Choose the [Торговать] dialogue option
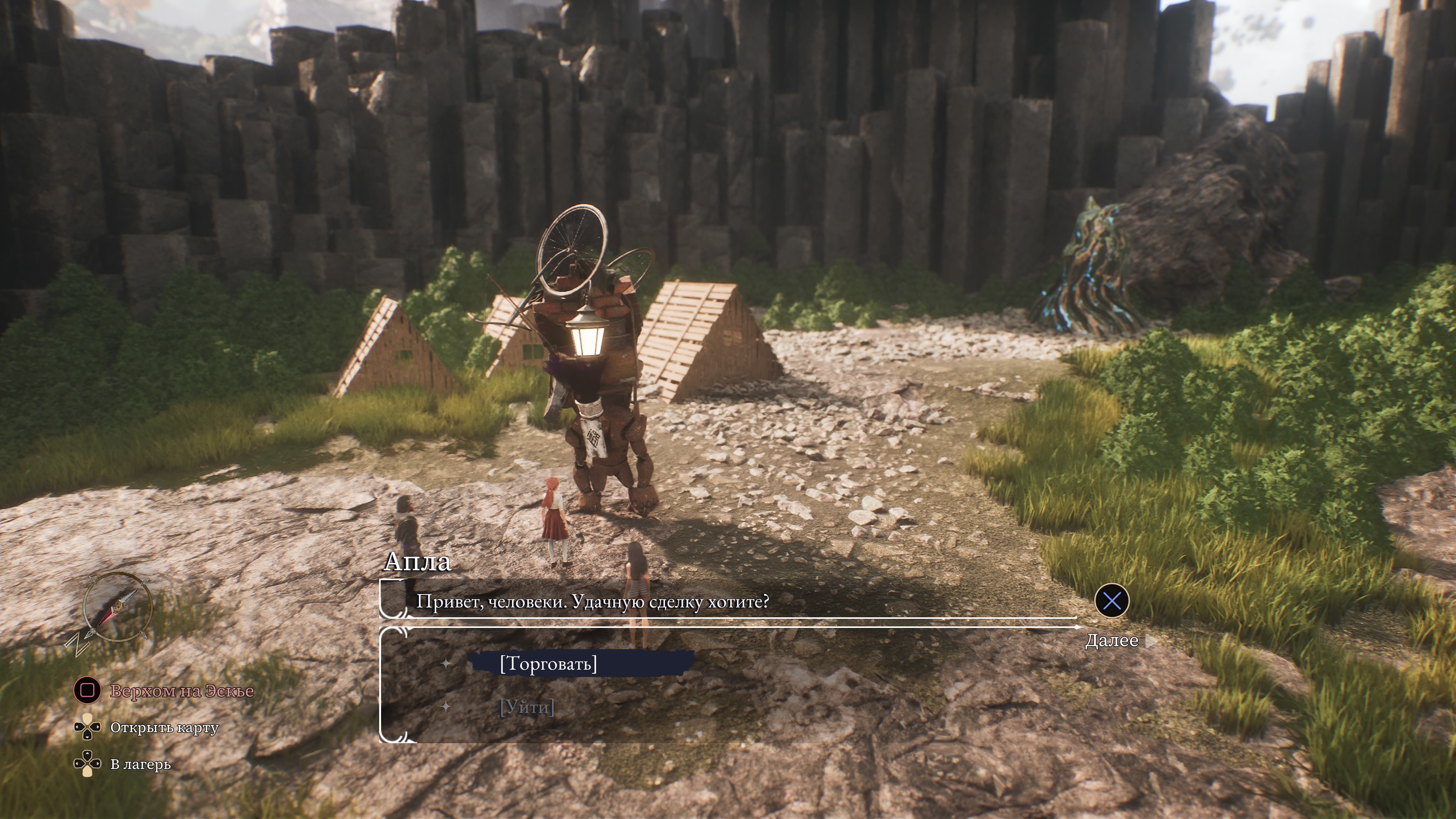This screenshot has height=819, width=1456. pyautogui.click(x=548, y=664)
